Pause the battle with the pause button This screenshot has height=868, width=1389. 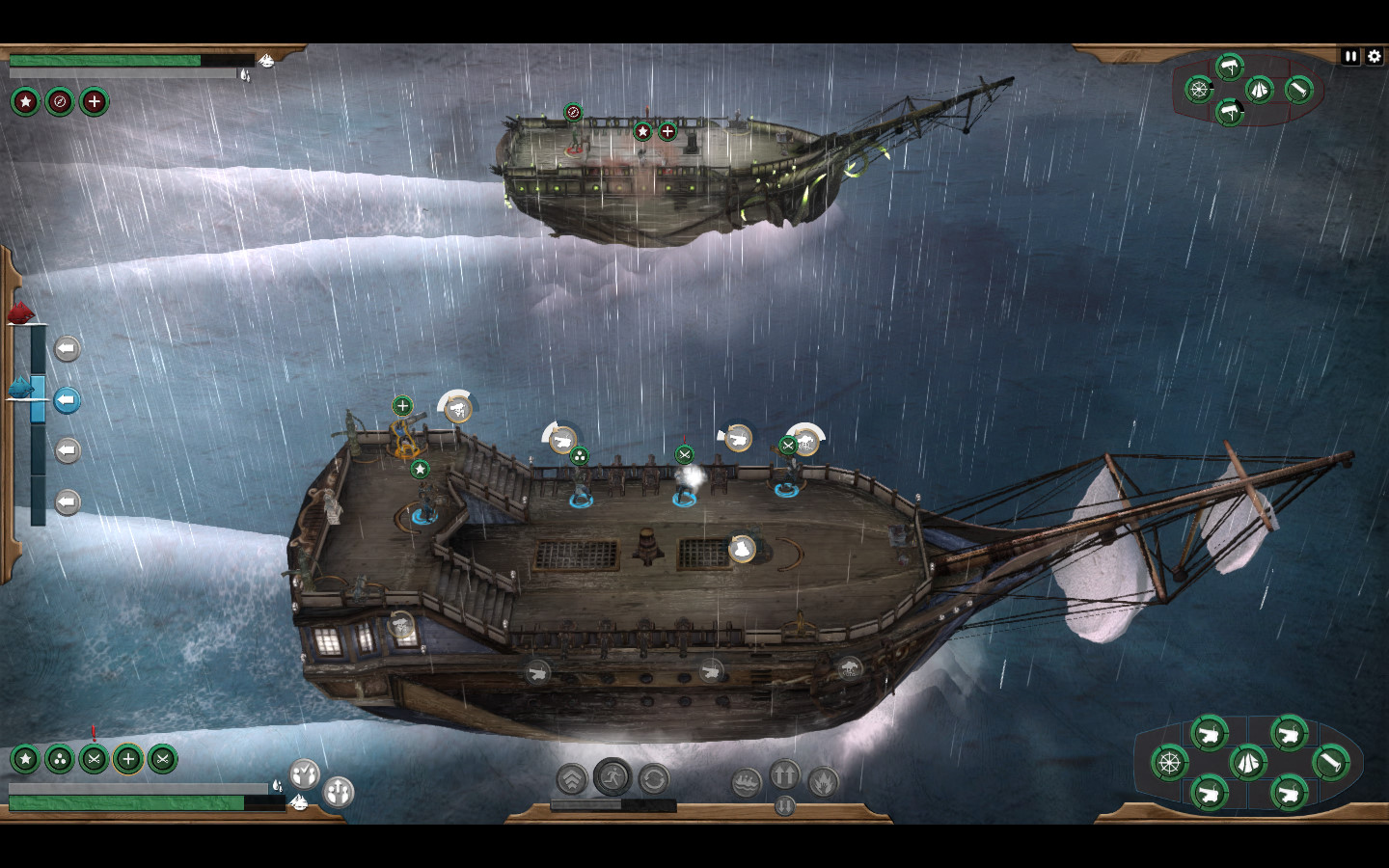(1350, 57)
